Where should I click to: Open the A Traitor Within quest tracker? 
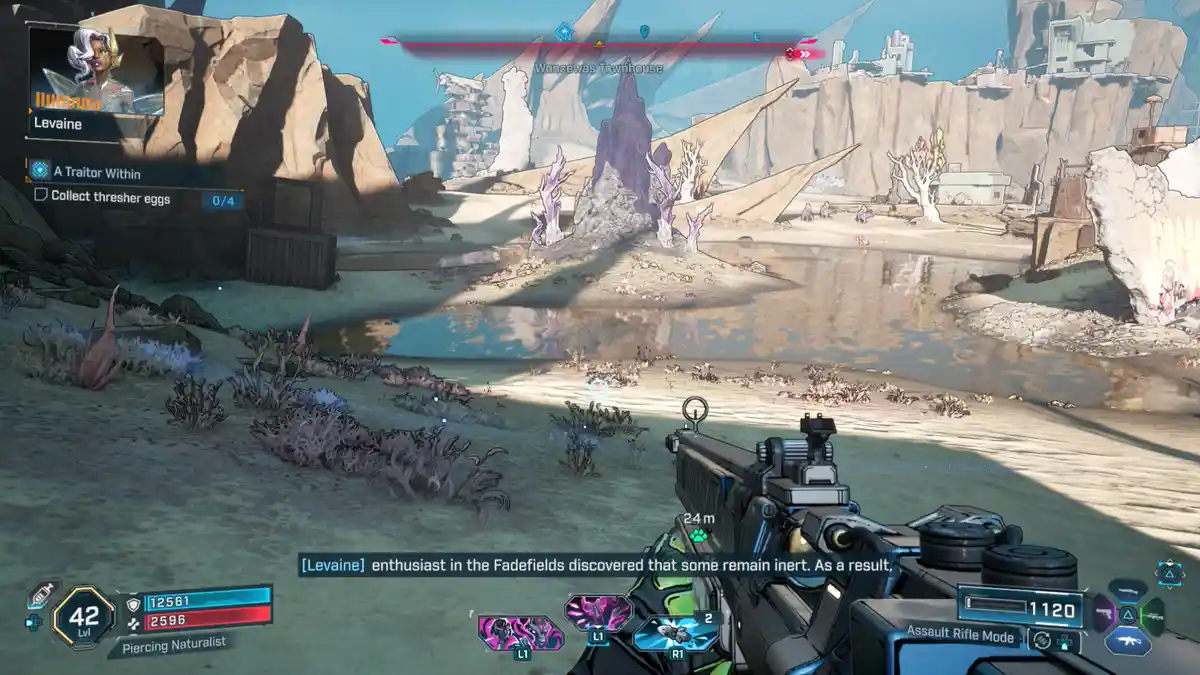coord(95,173)
